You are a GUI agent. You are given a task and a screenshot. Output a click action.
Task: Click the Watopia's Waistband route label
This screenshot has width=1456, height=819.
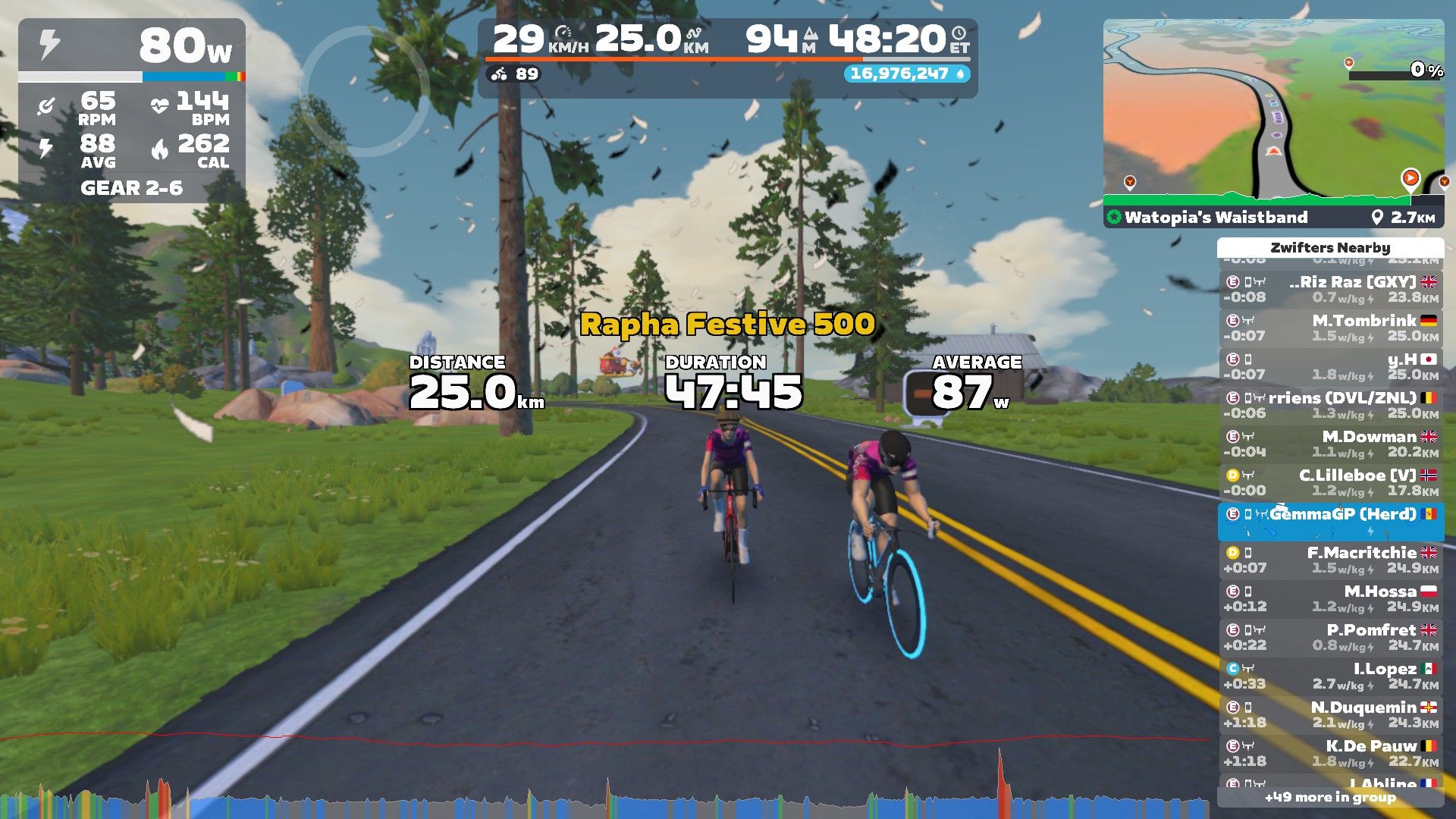tap(1216, 218)
